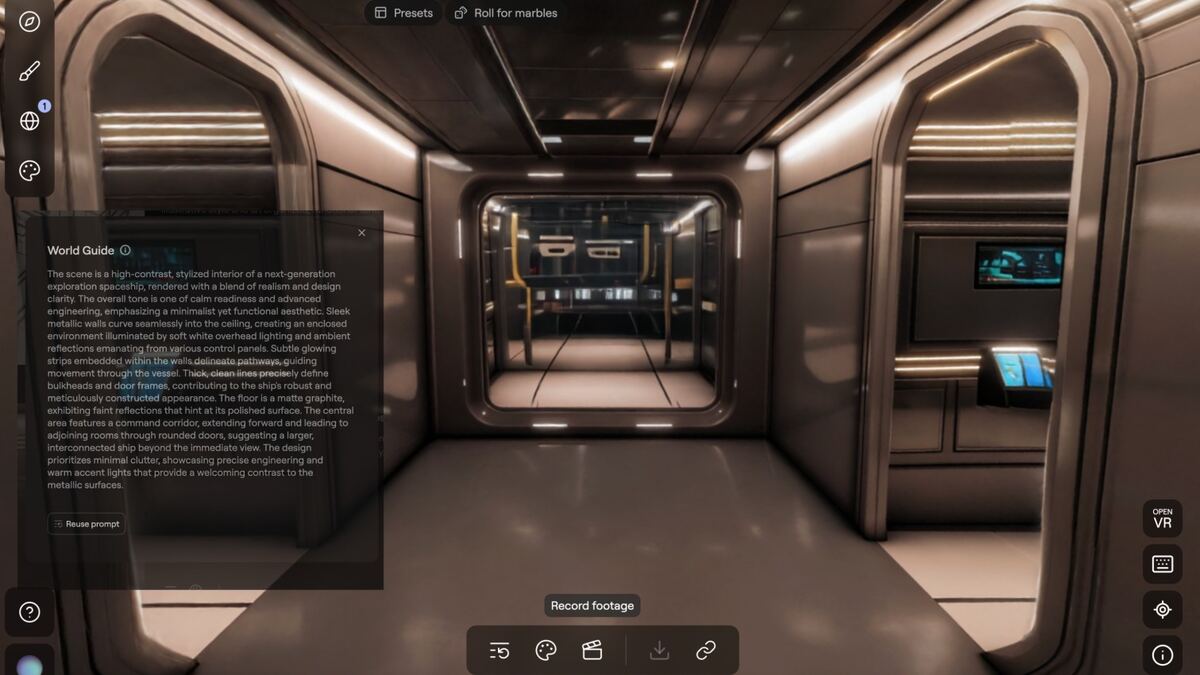This screenshot has width=1200, height=675.
Task: Click the download icon in toolbar
Action: (659, 651)
